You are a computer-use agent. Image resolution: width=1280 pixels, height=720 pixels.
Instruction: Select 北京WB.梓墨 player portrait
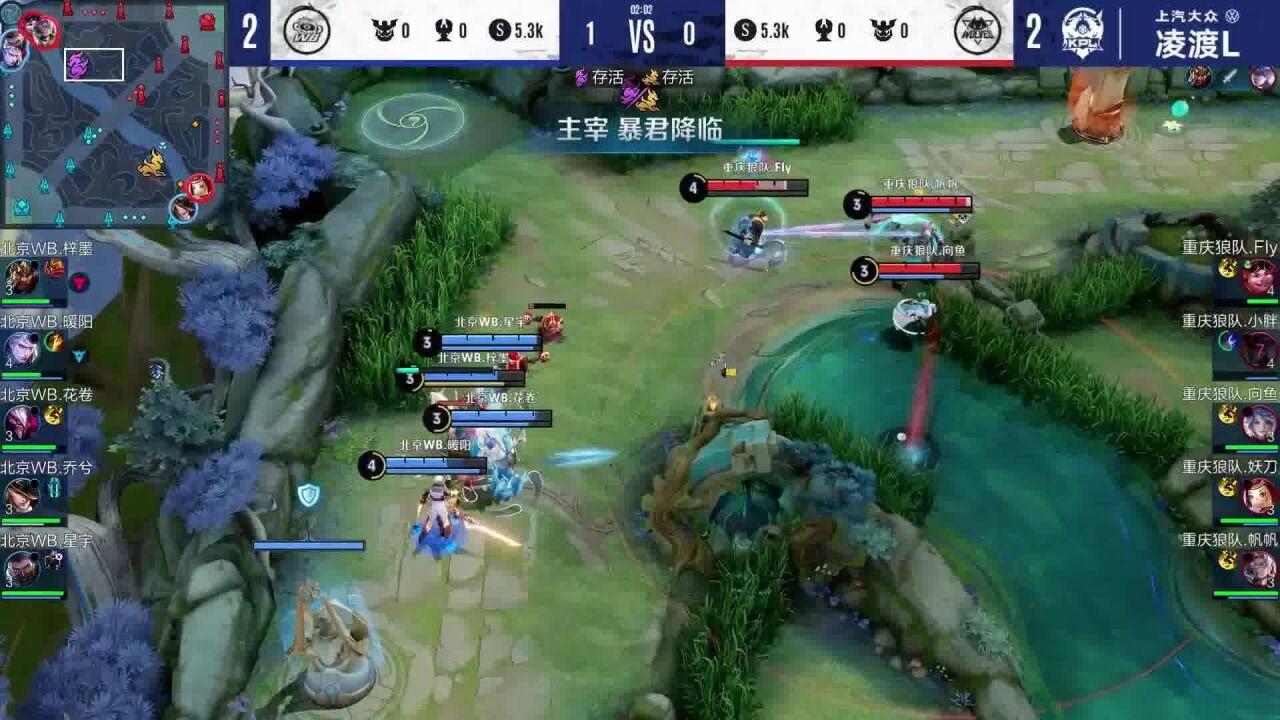[x=22, y=276]
